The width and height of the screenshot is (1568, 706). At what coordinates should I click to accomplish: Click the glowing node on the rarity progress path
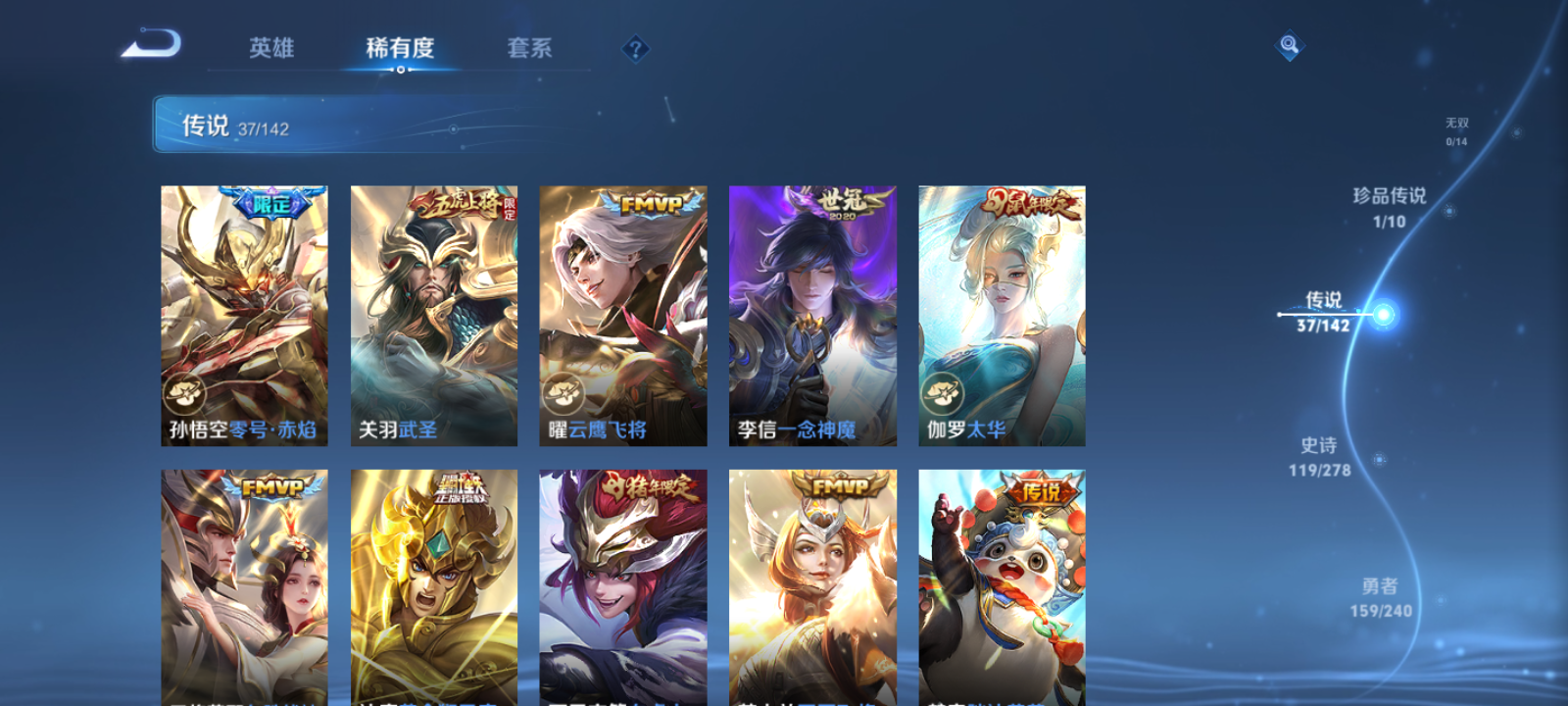point(1383,314)
